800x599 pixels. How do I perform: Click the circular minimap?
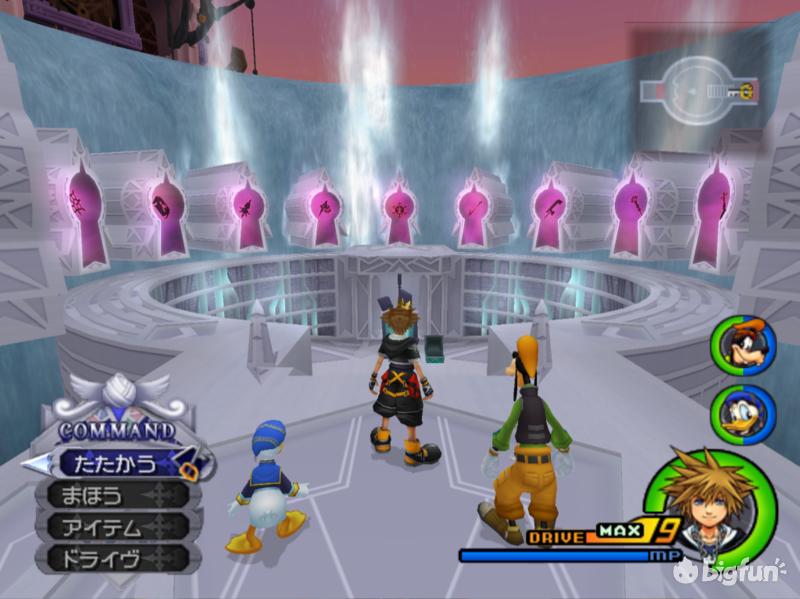coord(698,91)
